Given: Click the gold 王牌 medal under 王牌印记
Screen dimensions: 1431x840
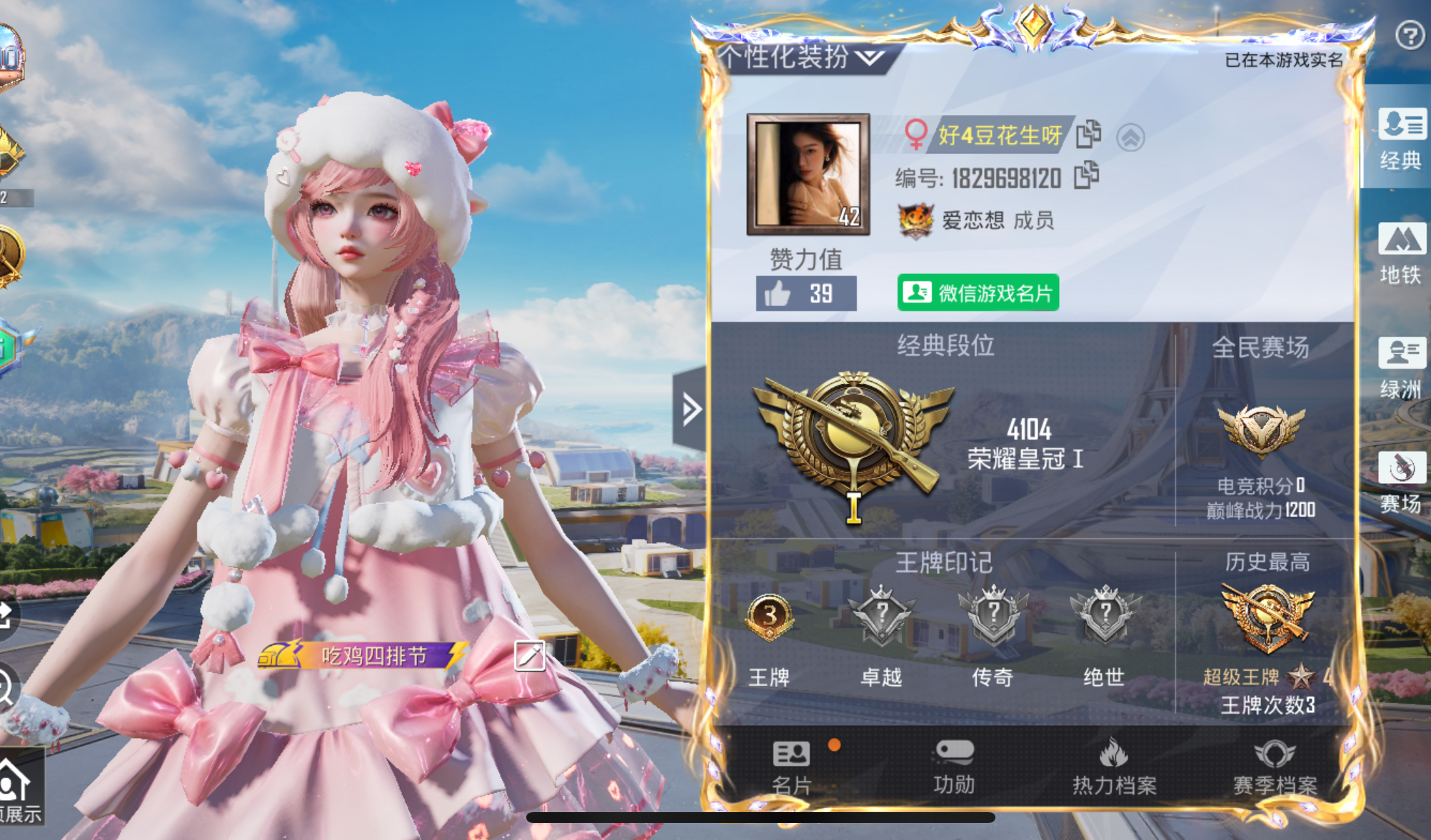Looking at the screenshot, I should (768, 617).
